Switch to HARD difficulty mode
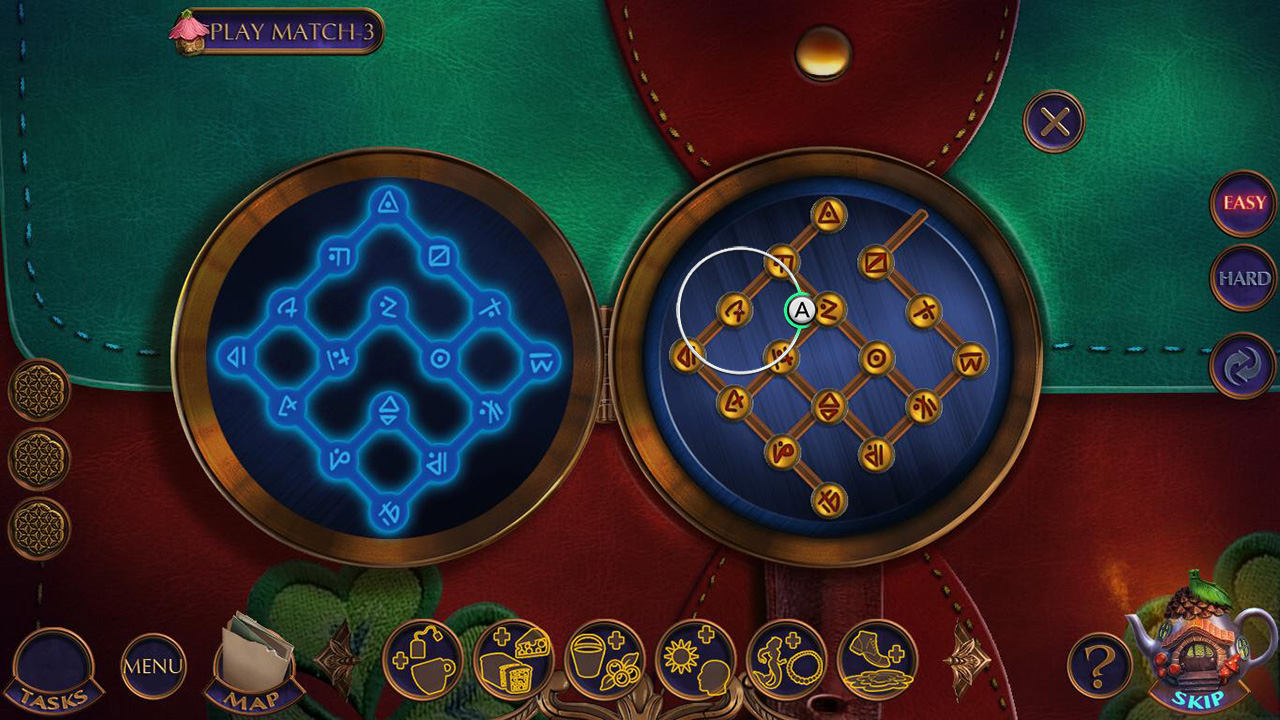Image resolution: width=1280 pixels, height=720 pixels. [1242, 278]
